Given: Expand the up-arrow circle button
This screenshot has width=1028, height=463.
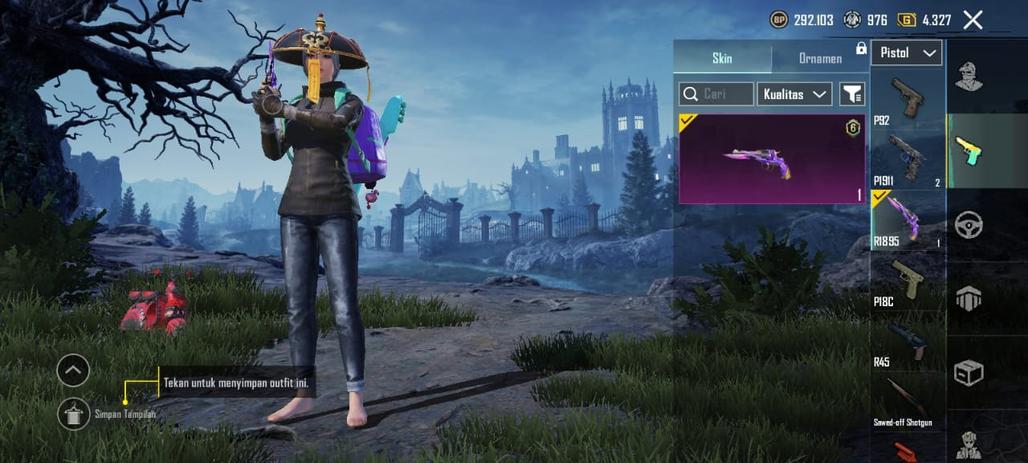Looking at the screenshot, I should point(73,371).
